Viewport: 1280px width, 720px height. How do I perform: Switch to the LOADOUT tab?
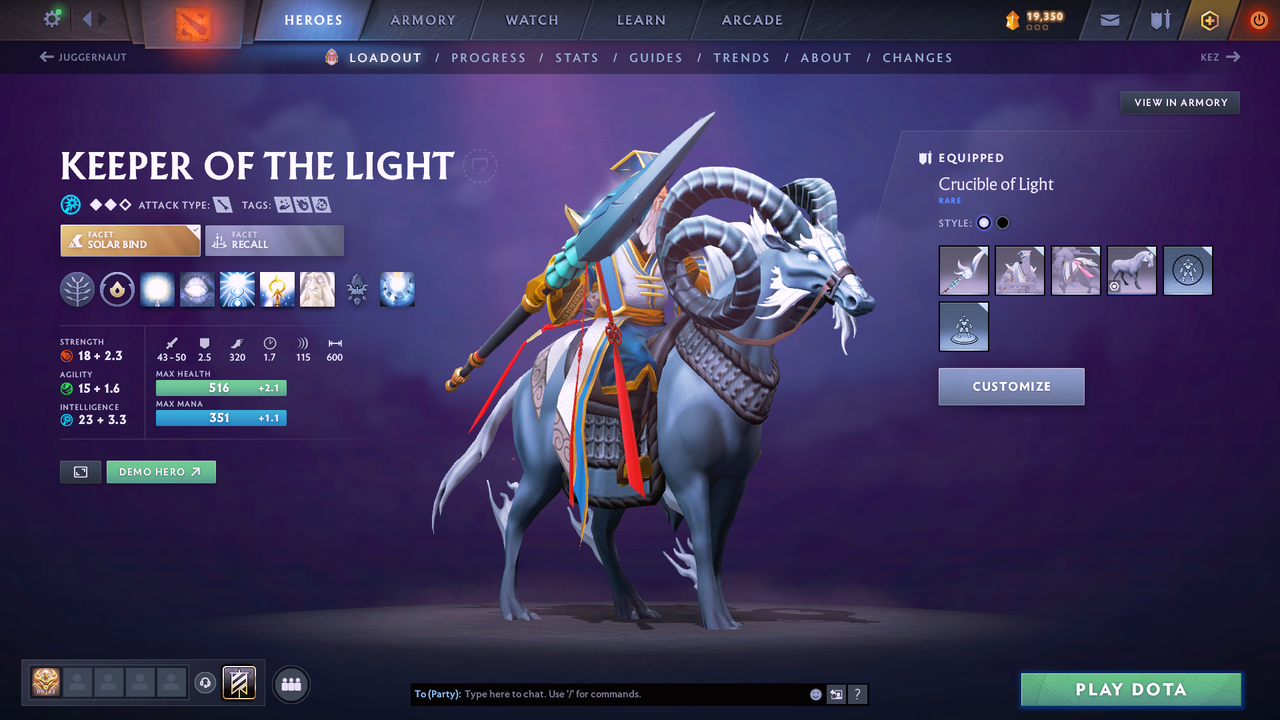385,57
